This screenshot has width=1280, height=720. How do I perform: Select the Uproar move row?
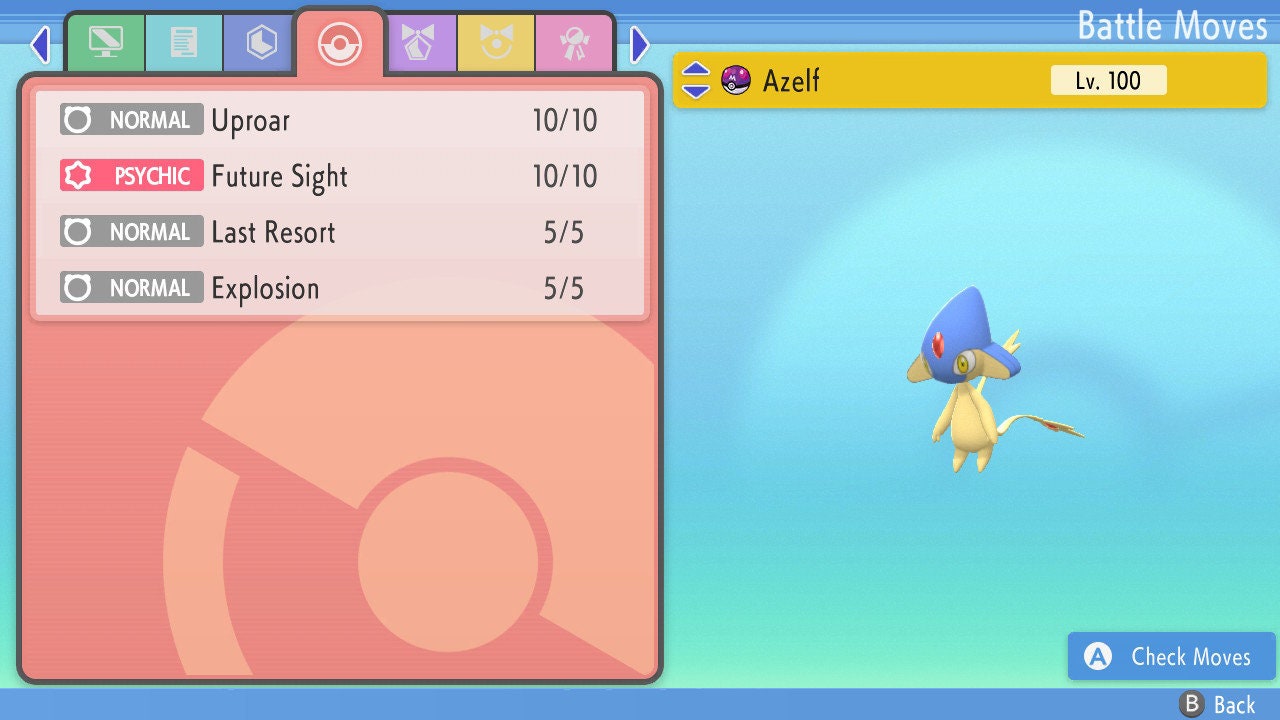pos(340,121)
